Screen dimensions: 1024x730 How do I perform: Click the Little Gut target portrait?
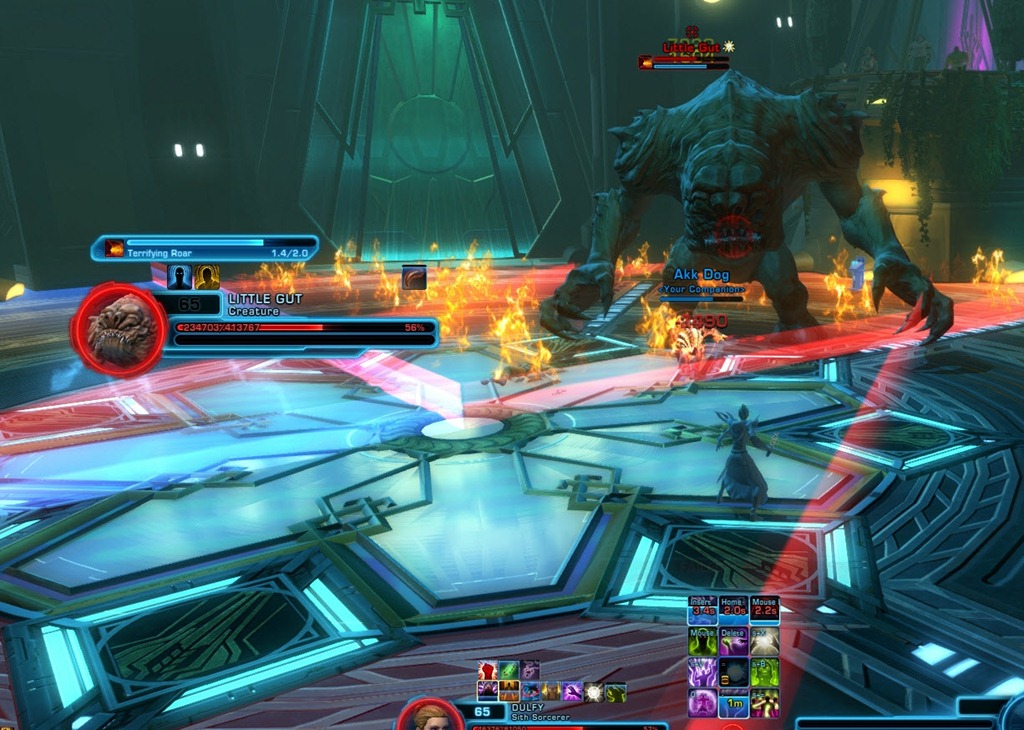pyautogui.click(x=120, y=329)
